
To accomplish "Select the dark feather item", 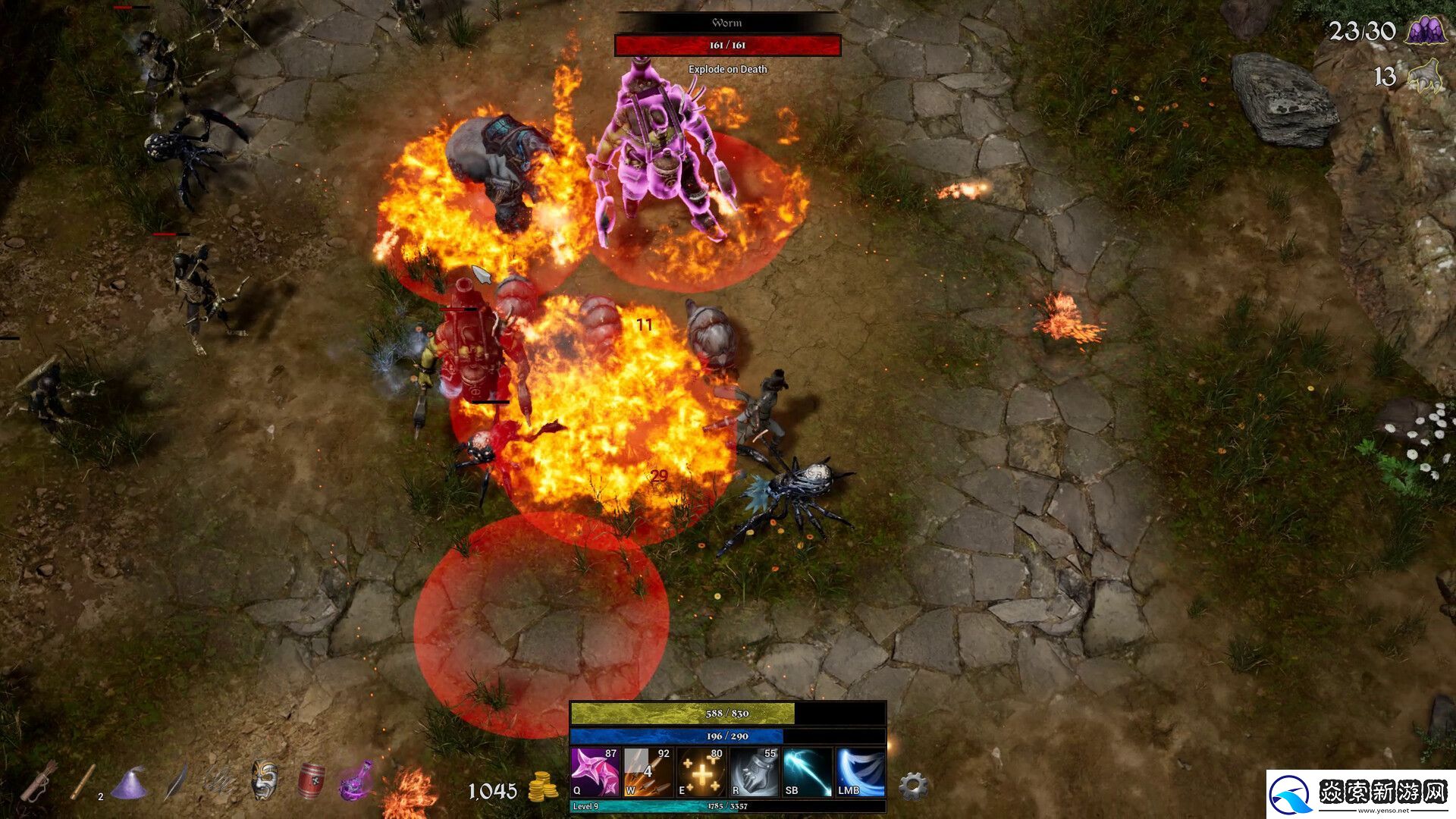I will (x=176, y=781).
